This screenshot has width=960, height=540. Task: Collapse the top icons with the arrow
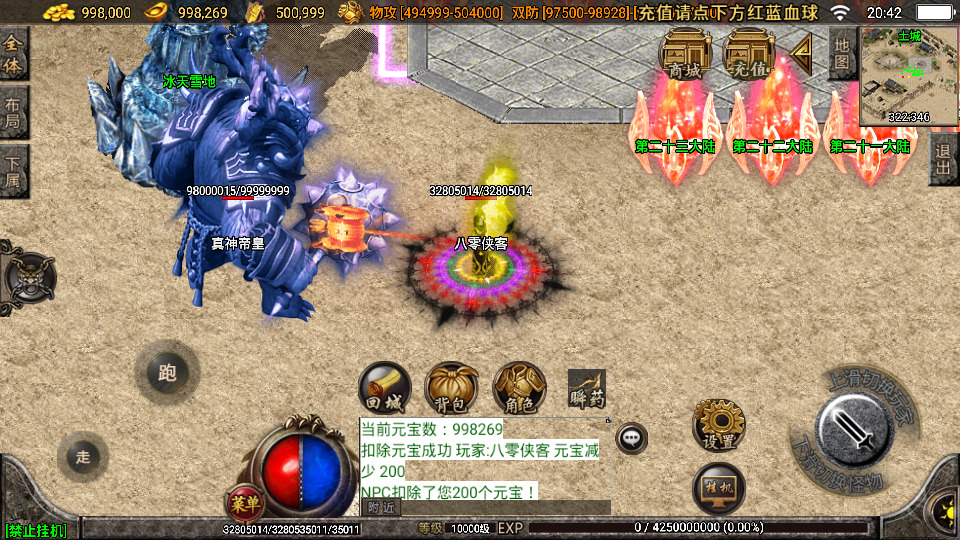click(802, 49)
